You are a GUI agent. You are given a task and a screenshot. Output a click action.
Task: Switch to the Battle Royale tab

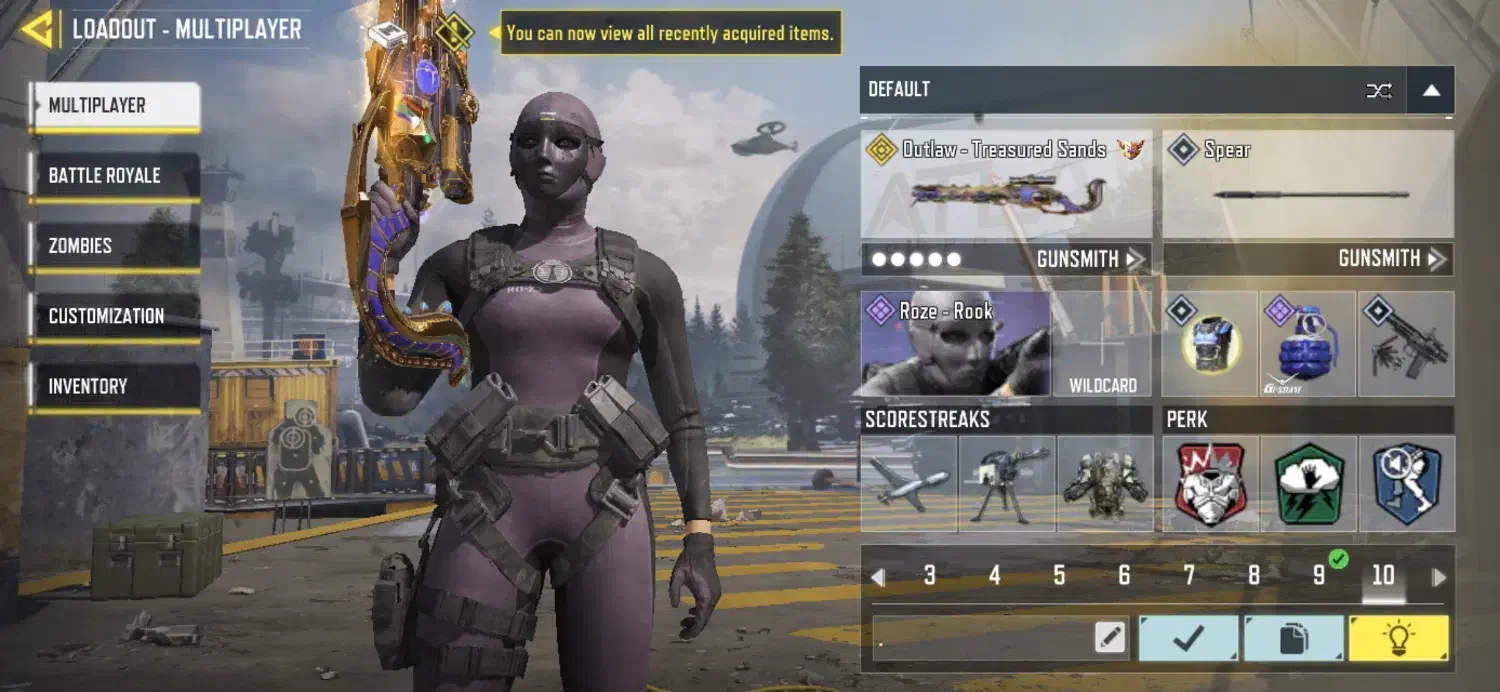pyautogui.click(x=114, y=176)
